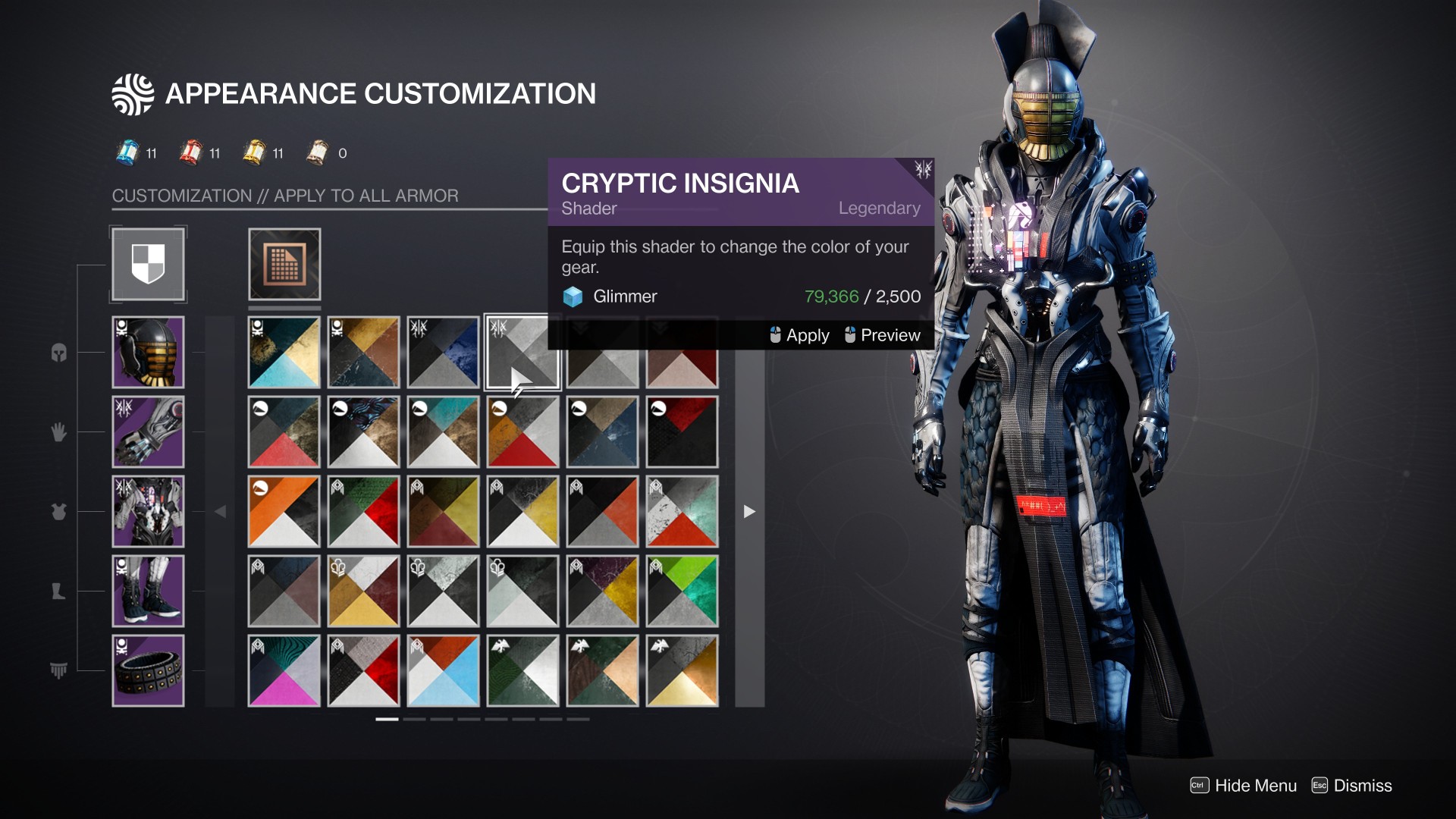The image size is (1456, 819).
Task: Pick the chest armor slot
Action: pyautogui.click(x=148, y=512)
